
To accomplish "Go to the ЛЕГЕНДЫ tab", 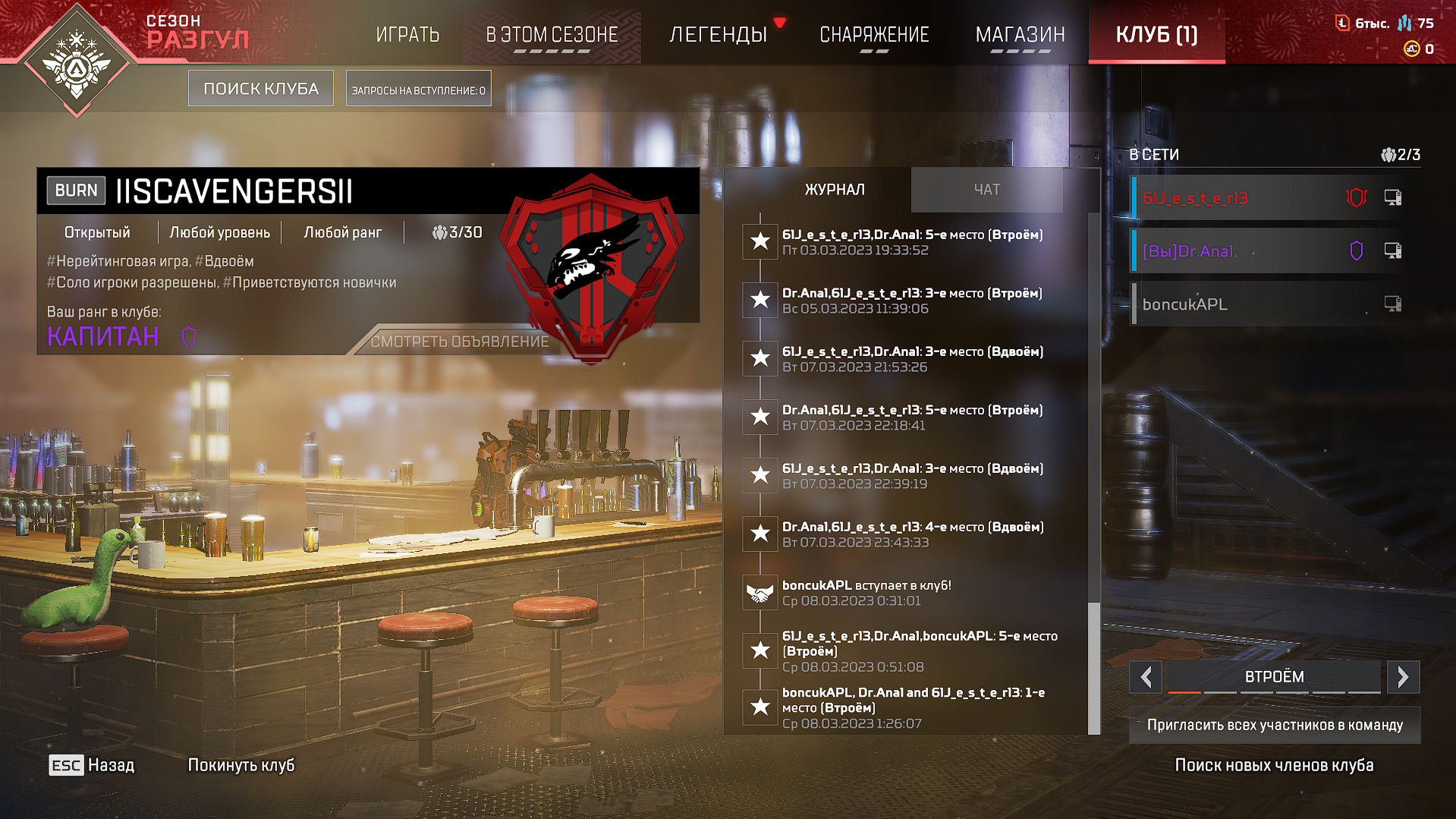I will pyautogui.click(x=718, y=35).
